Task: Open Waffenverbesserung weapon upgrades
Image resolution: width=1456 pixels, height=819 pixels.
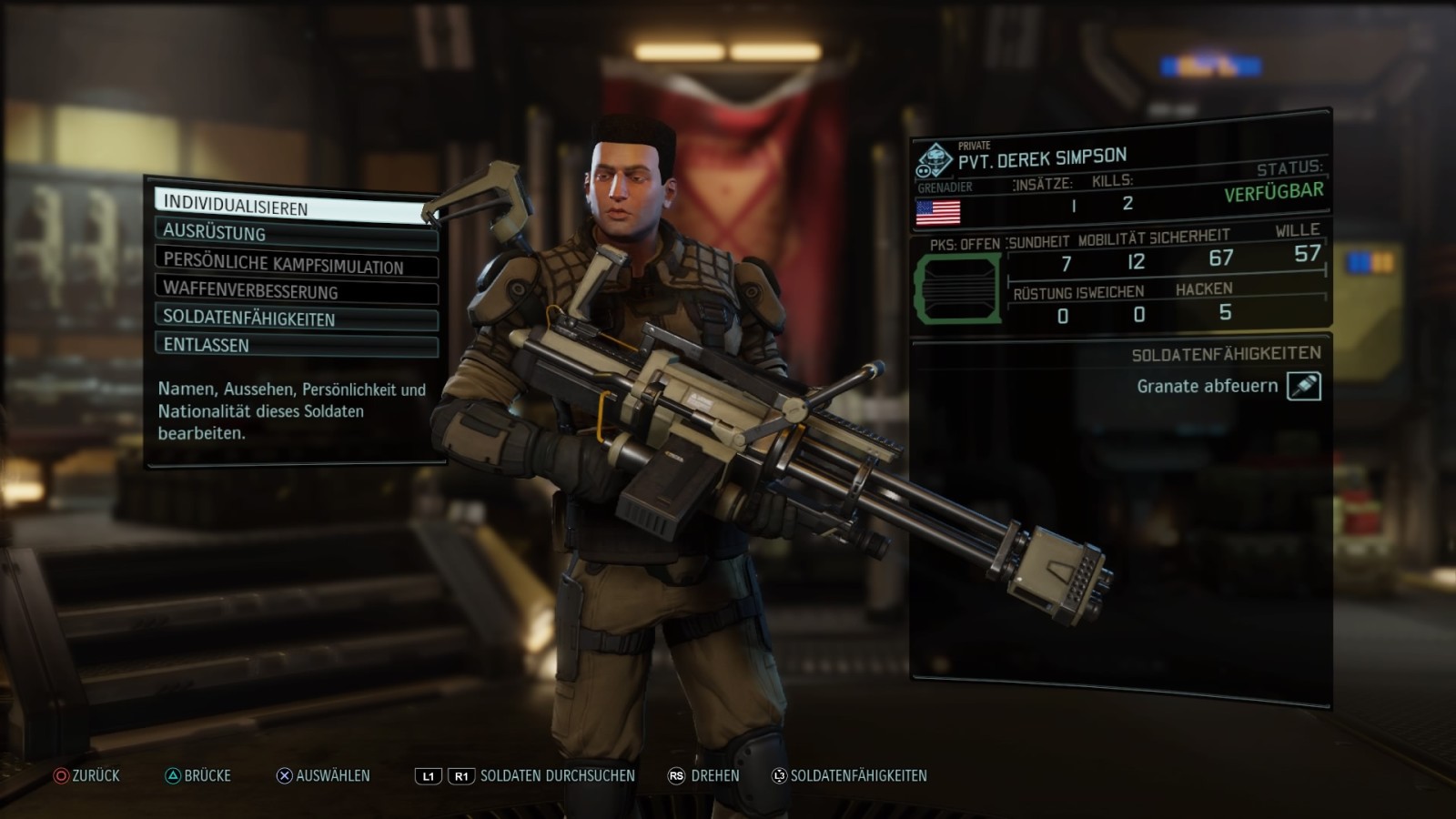Action: pyautogui.click(x=296, y=291)
